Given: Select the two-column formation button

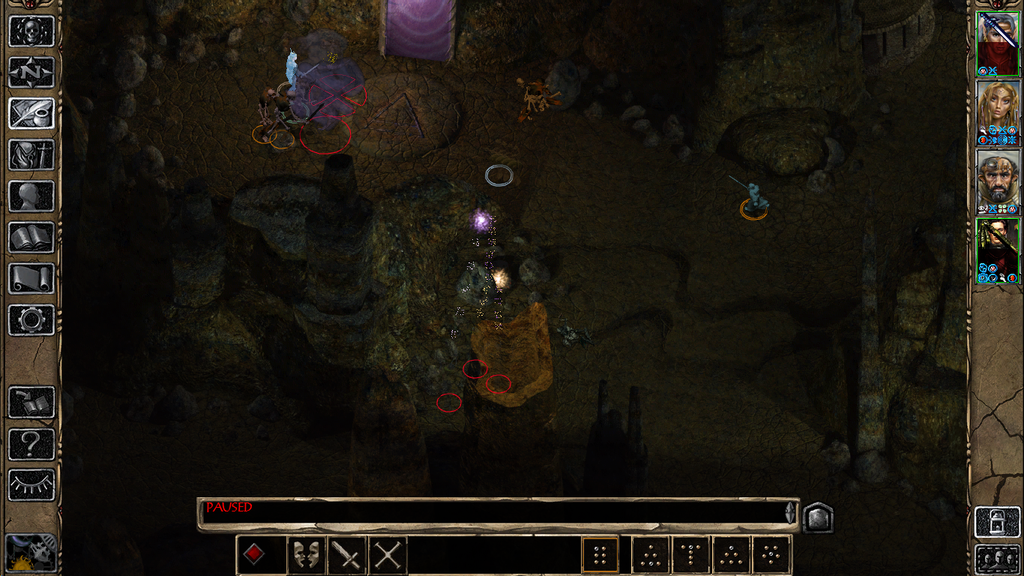Looking at the screenshot, I should click(600, 554).
